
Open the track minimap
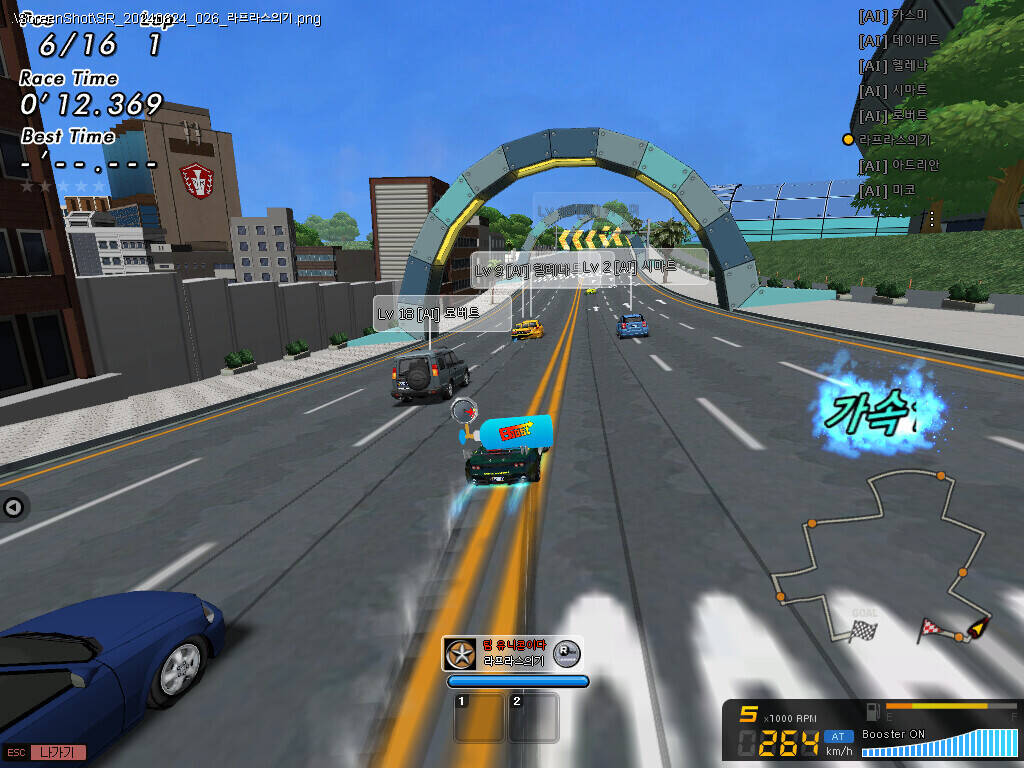click(x=880, y=560)
